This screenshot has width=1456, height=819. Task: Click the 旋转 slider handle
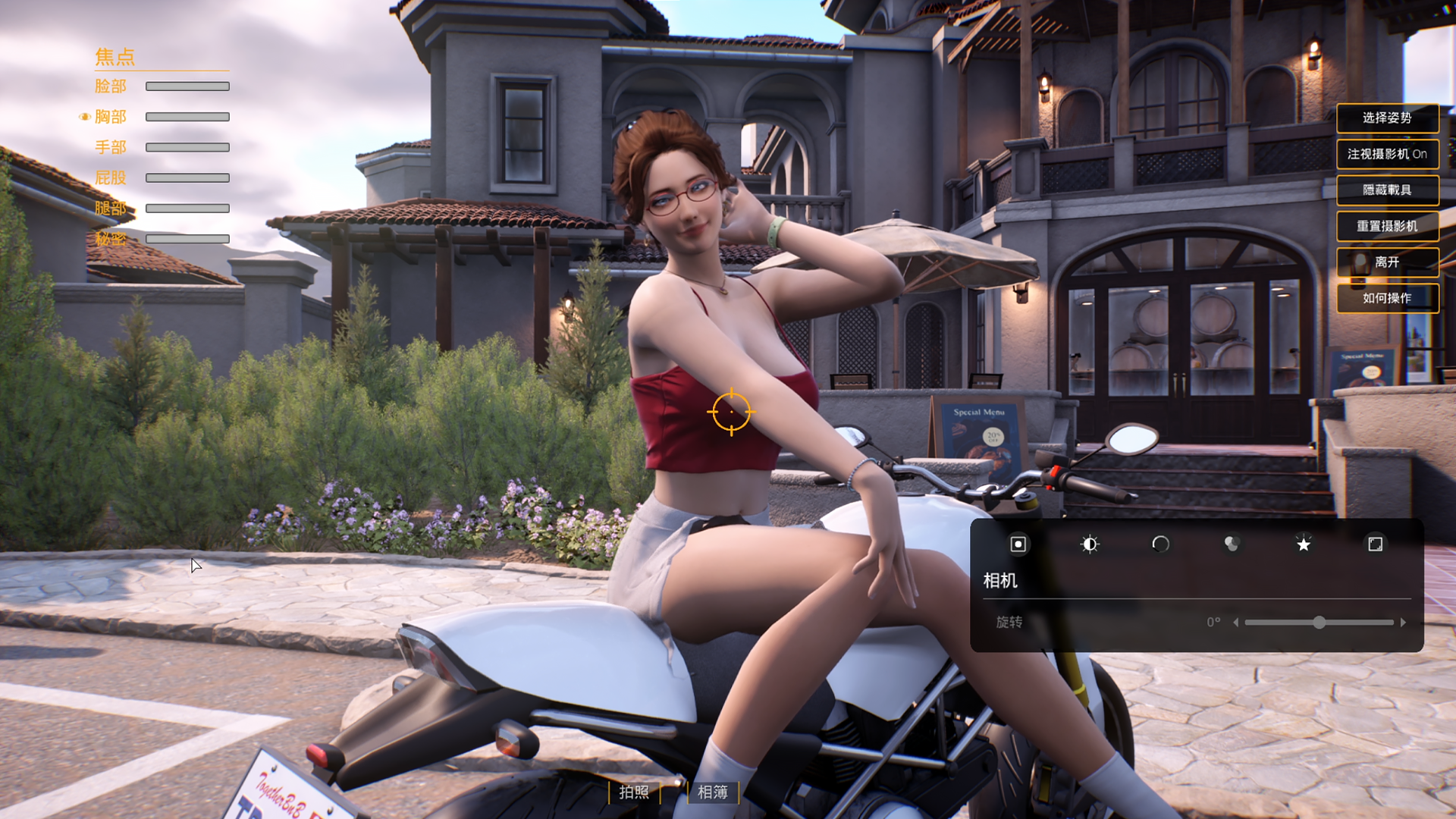click(1319, 622)
